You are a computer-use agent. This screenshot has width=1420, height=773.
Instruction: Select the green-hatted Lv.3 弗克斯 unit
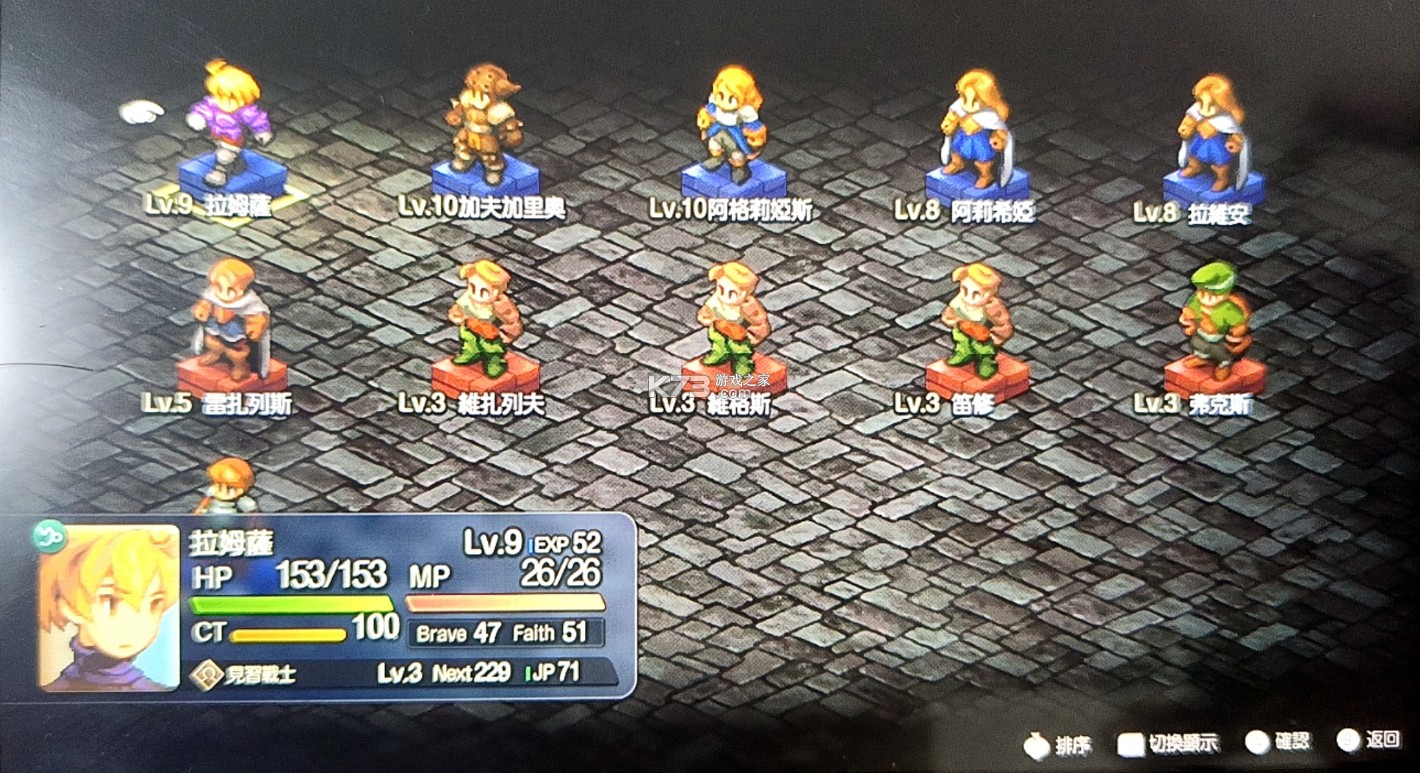click(1214, 320)
